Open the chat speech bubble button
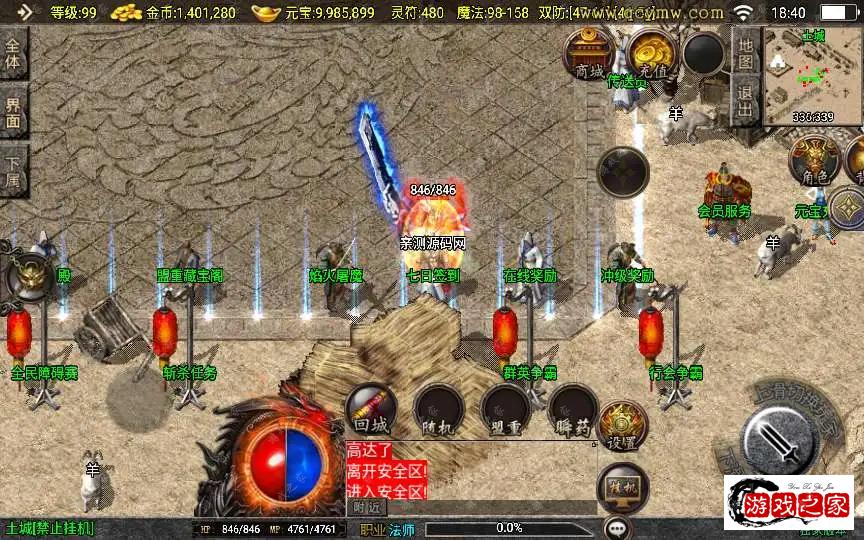This screenshot has width=864, height=540. [x=617, y=527]
